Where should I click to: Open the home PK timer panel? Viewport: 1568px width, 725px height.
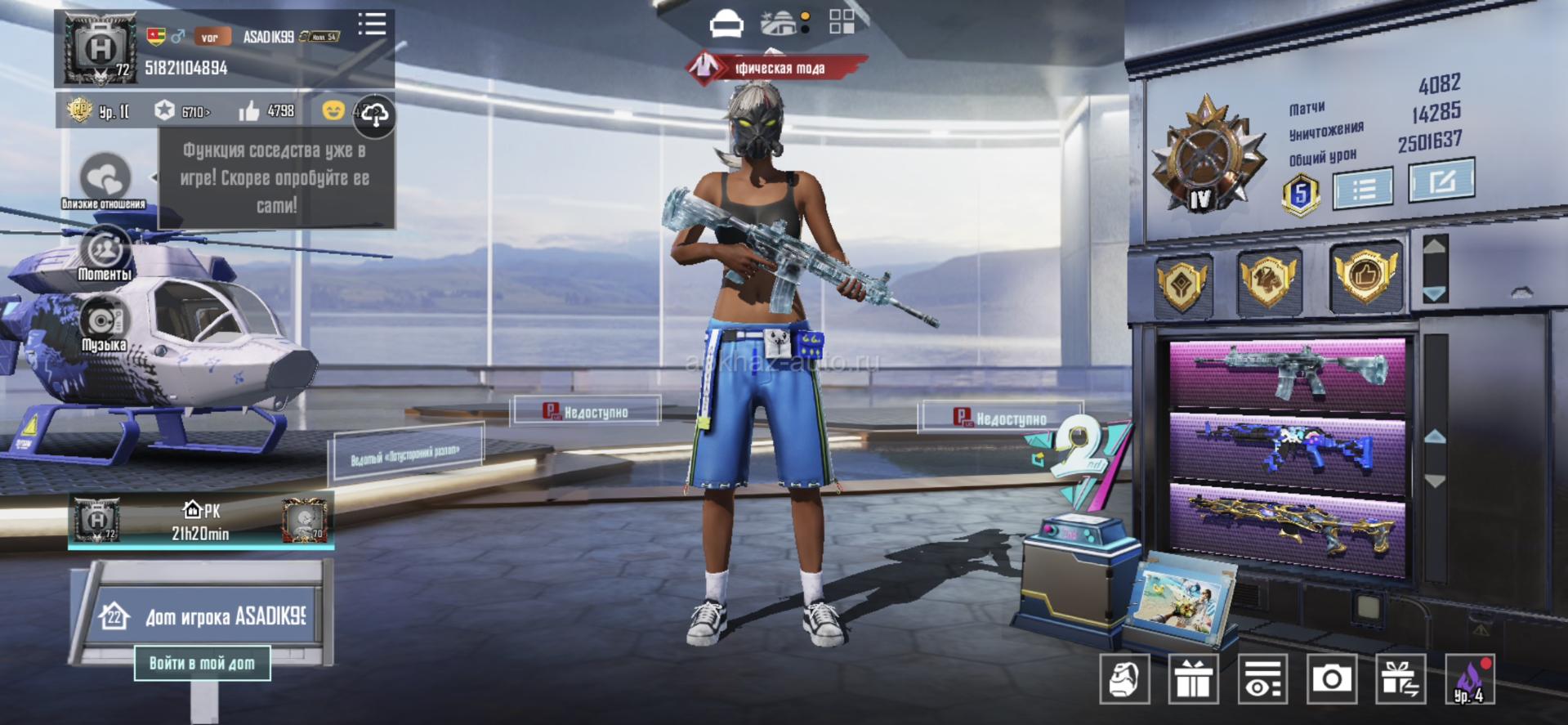tap(201, 521)
